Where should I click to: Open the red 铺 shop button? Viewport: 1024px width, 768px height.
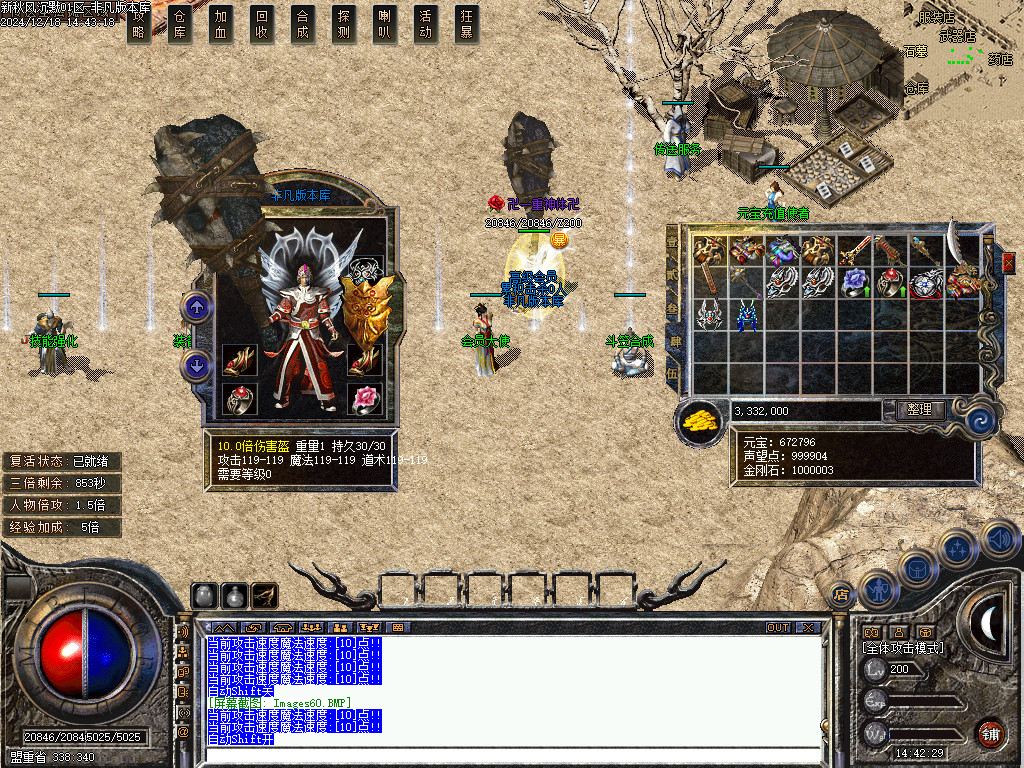990,733
